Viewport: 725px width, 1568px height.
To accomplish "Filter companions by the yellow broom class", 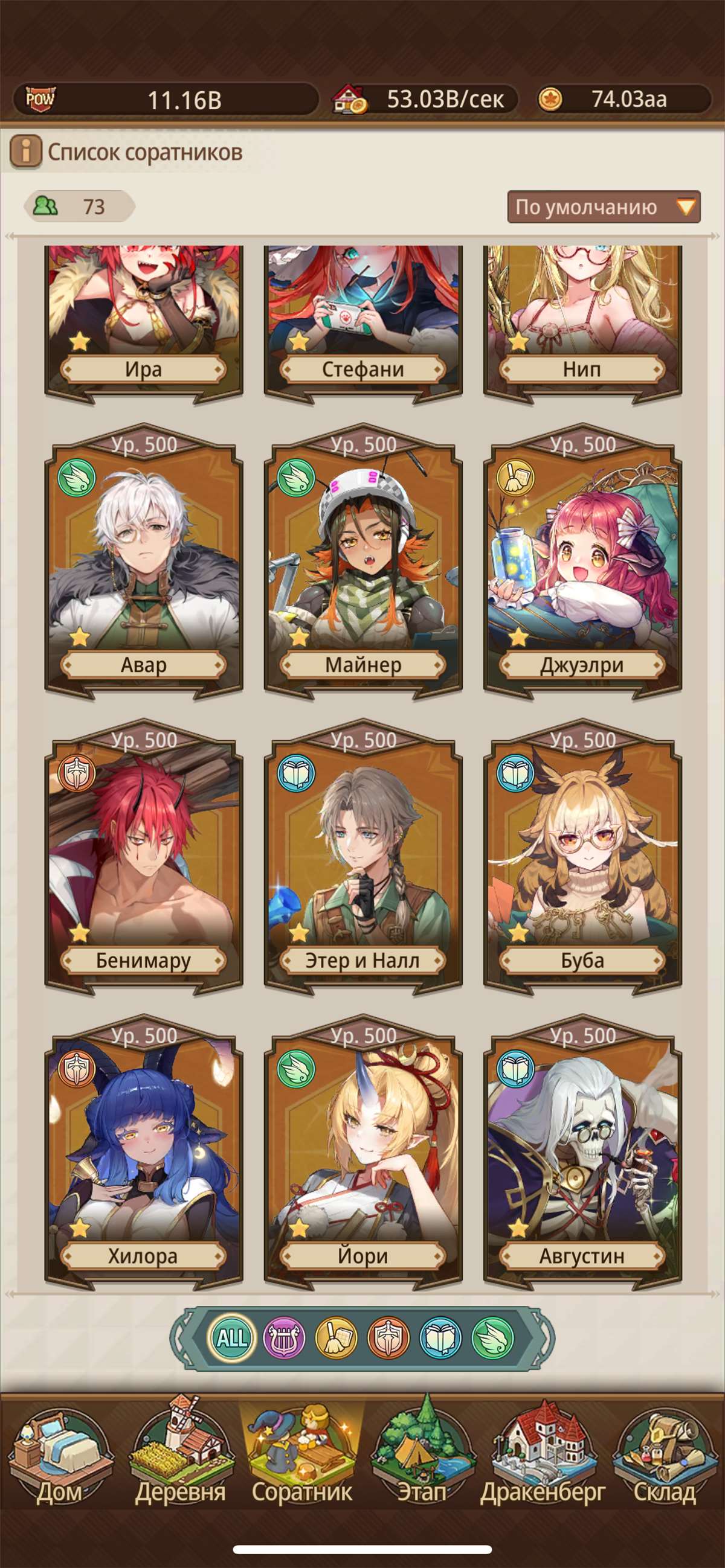I will tap(337, 1337).
